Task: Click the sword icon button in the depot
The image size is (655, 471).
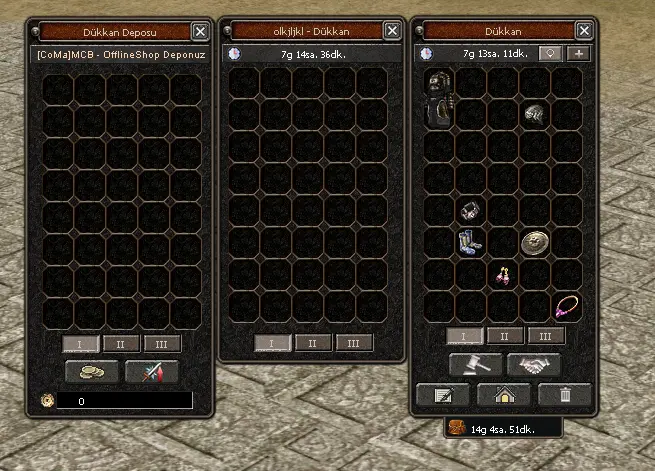Action: click(152, 372)
